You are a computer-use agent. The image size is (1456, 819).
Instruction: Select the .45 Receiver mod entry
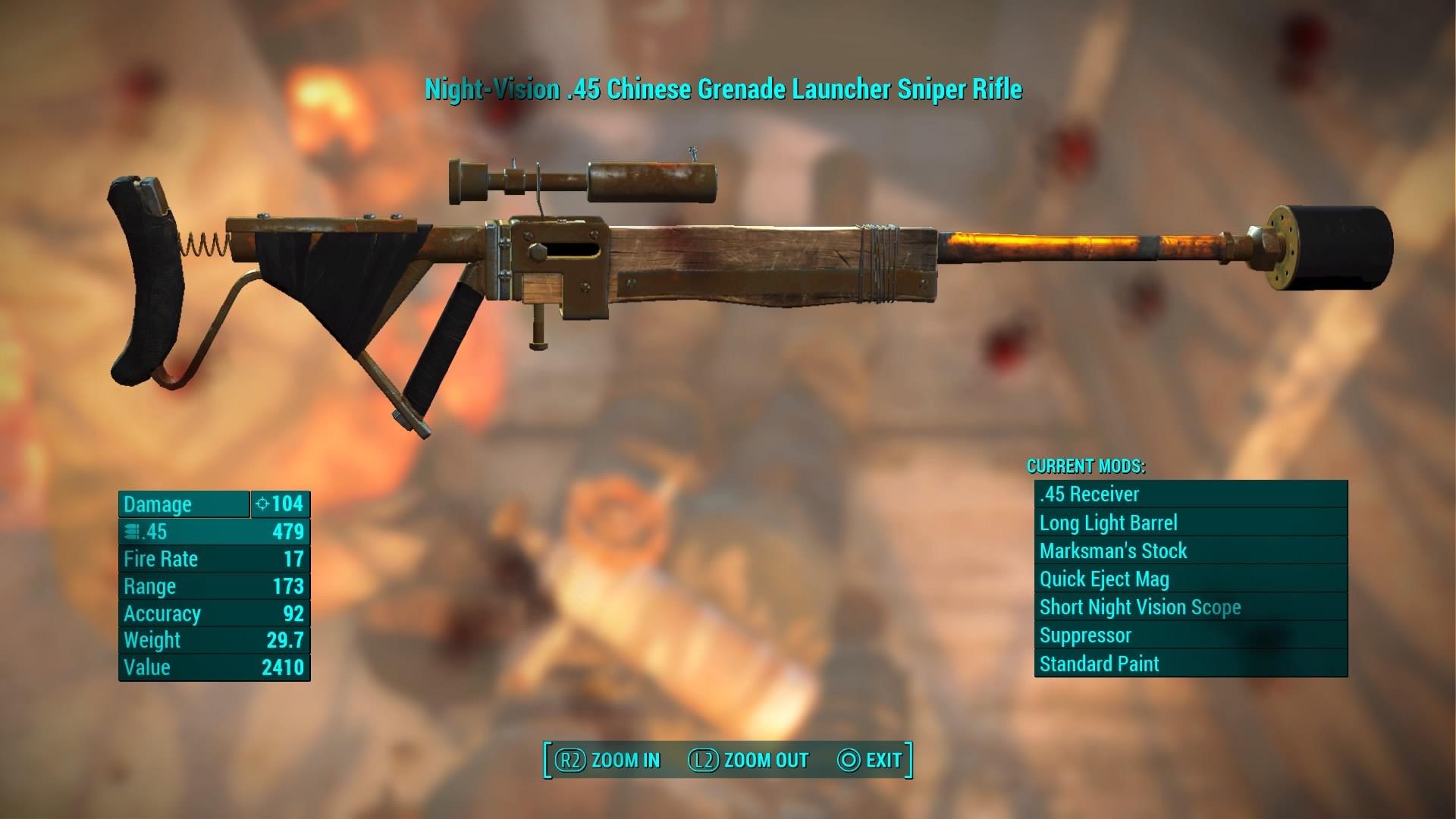[1191, 494]
